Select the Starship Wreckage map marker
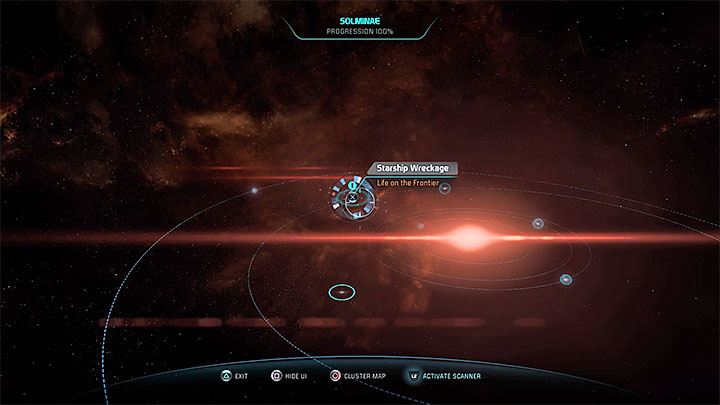Viewport: 720px width, 405px height. (x=353, y=198)
